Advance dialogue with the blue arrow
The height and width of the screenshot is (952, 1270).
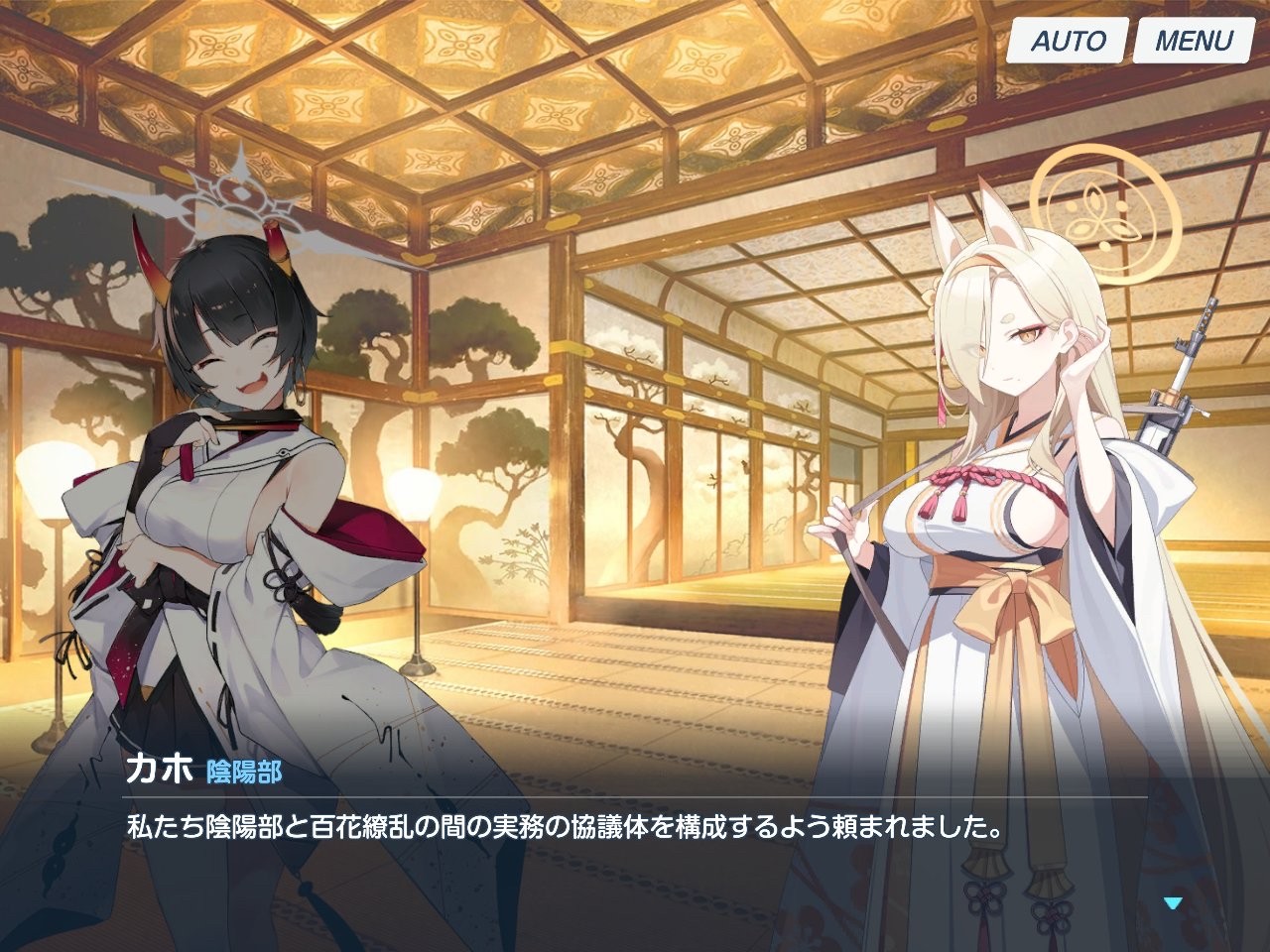point(1174,903)
